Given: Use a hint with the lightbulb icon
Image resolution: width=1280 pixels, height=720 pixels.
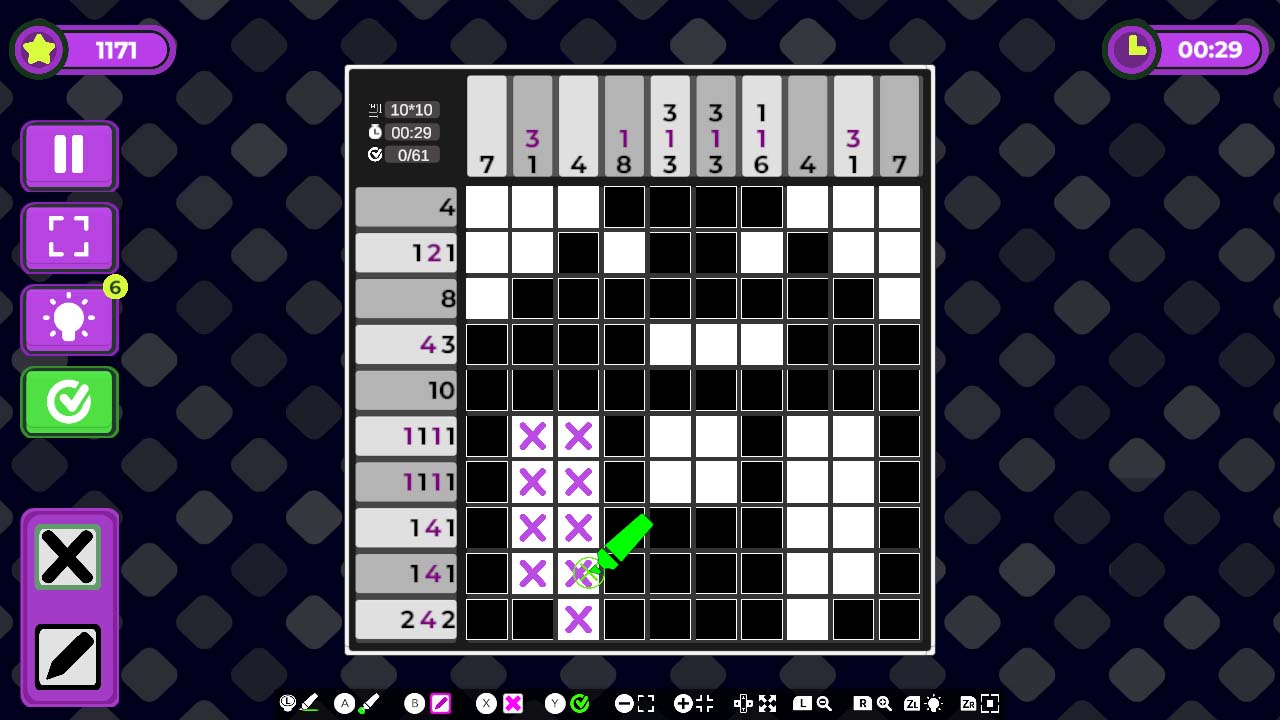Looking at the screenshot, I should pos(68,318).
